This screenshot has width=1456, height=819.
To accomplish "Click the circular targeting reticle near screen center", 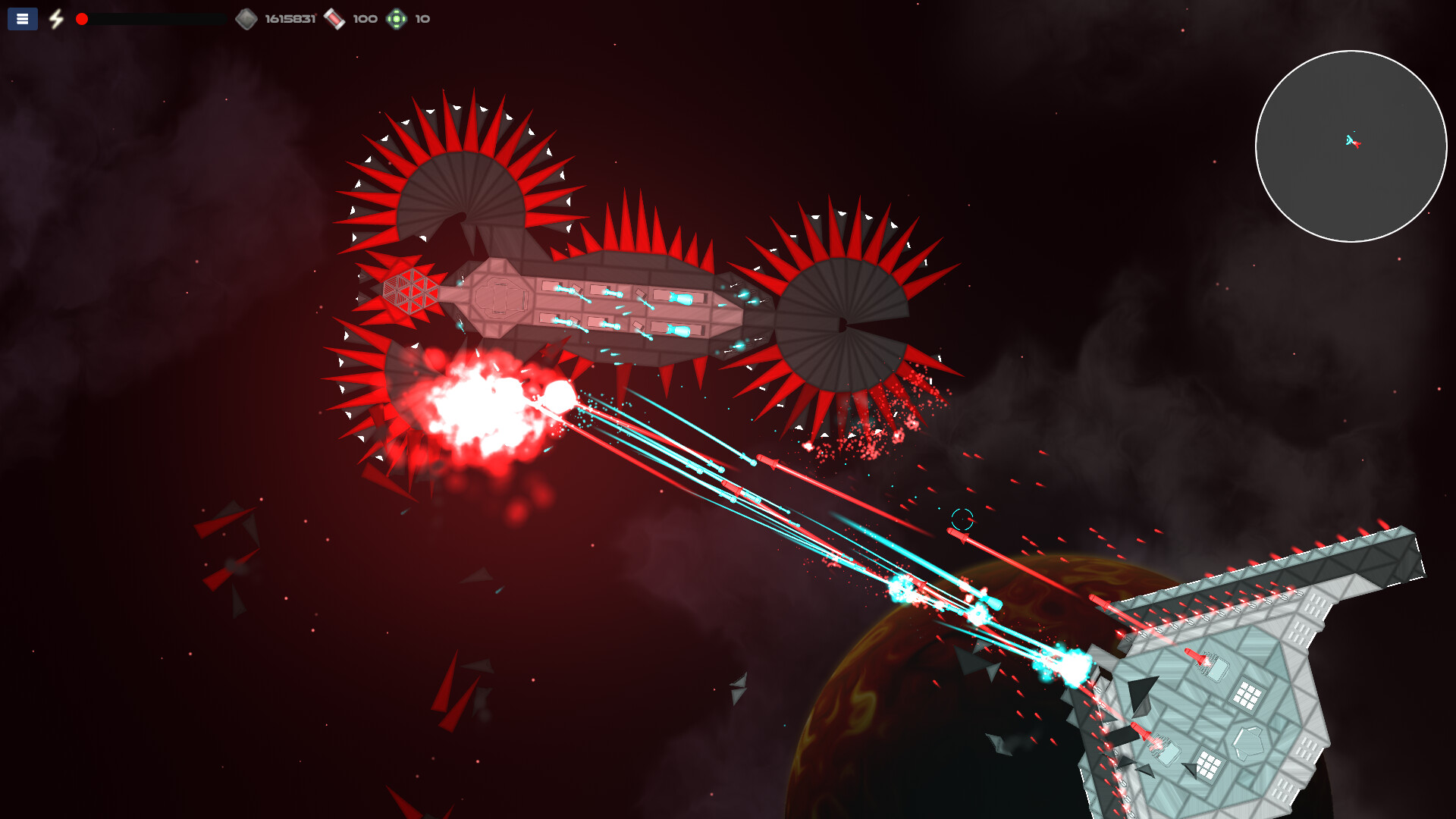I will pos(964,518).
